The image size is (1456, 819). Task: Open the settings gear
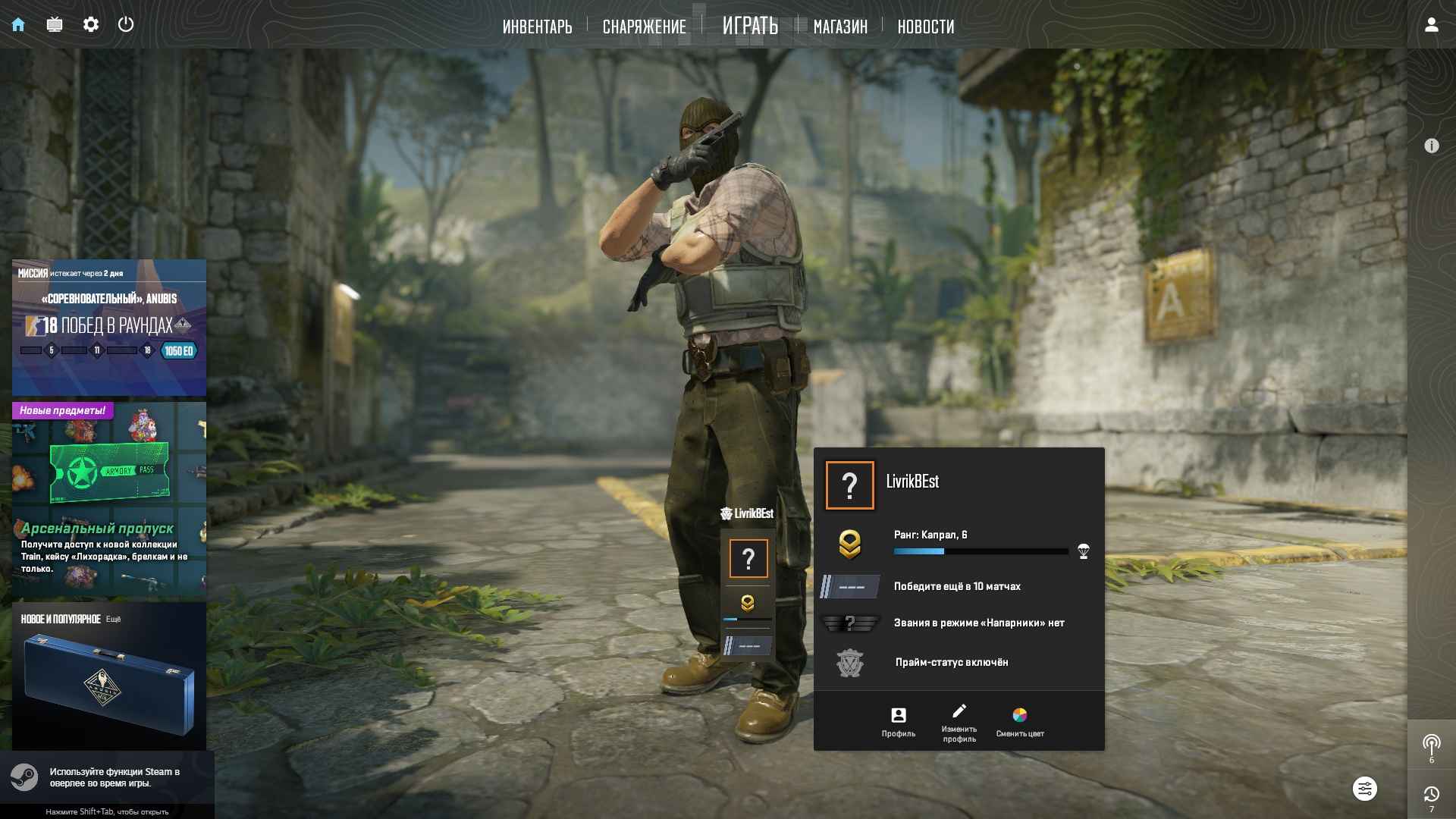pos(91,24)
